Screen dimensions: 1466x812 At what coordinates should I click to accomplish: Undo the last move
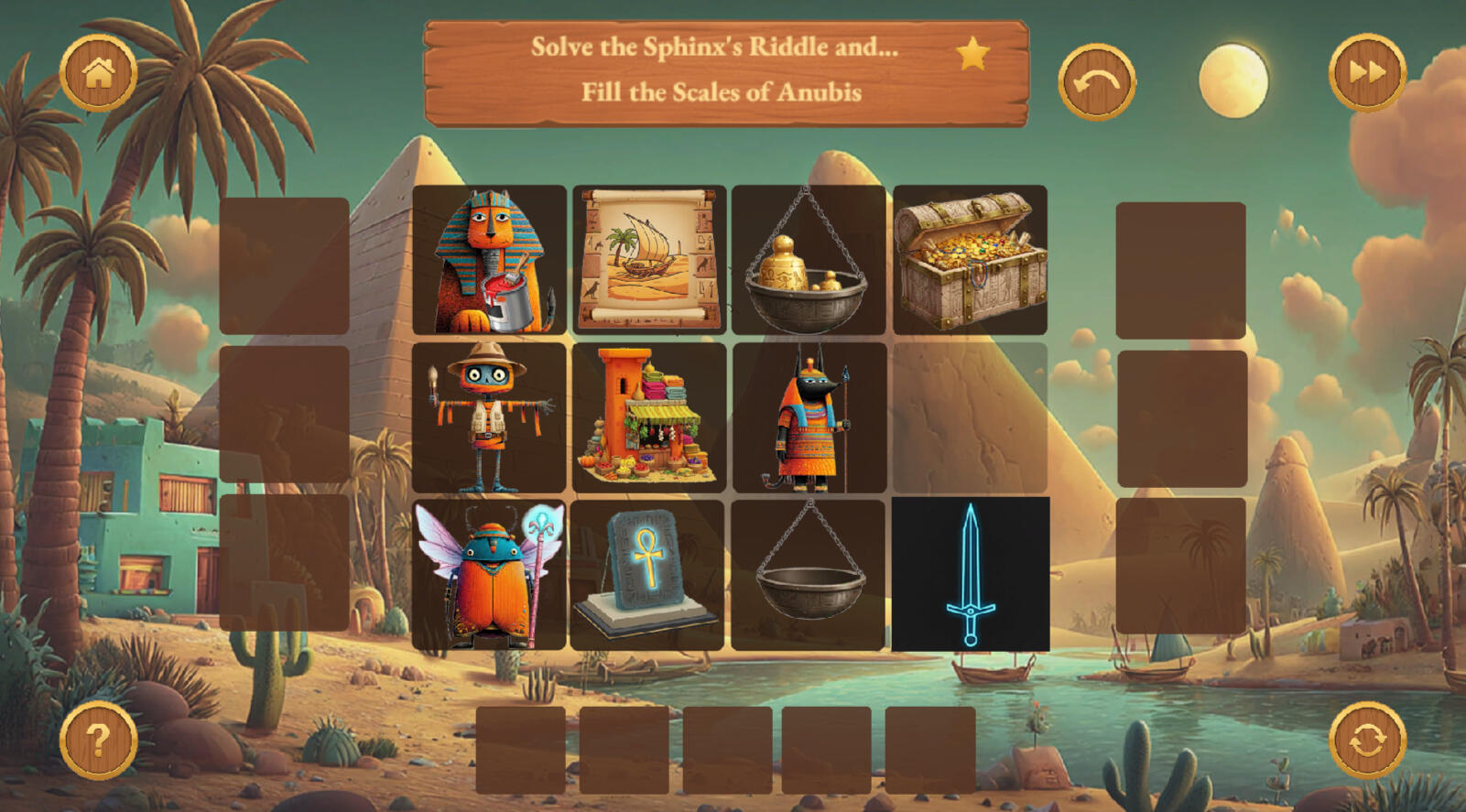[x=1096, y=82]
